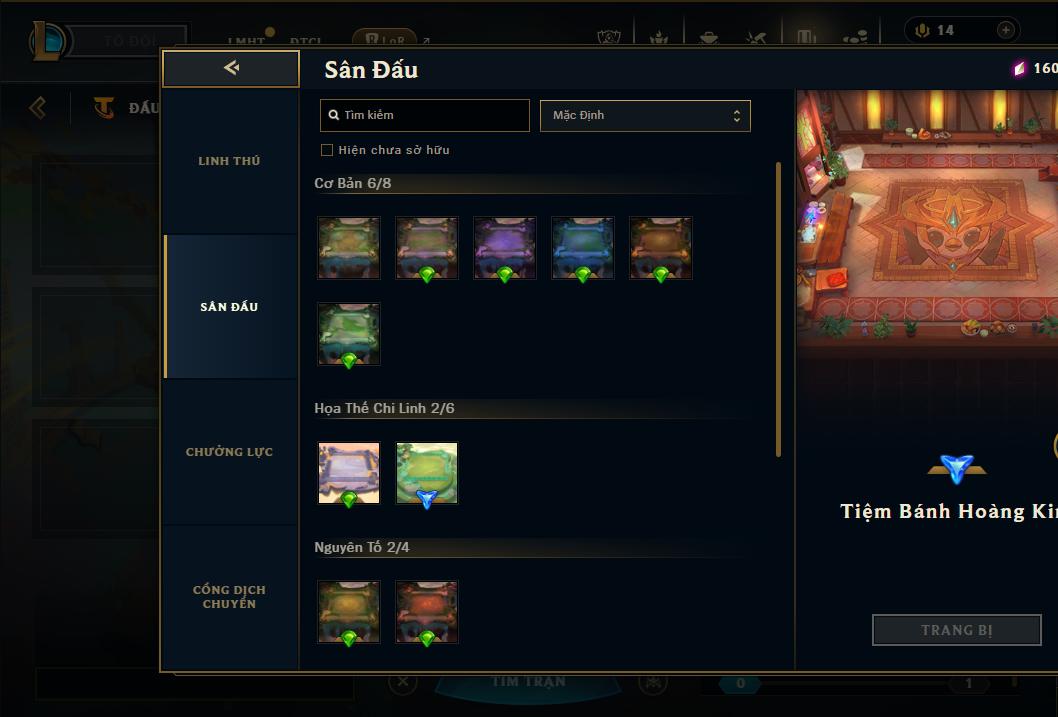
Task: Open the Chưởng Lực tab
Action: pyautogui.click(x=229, y=452)
